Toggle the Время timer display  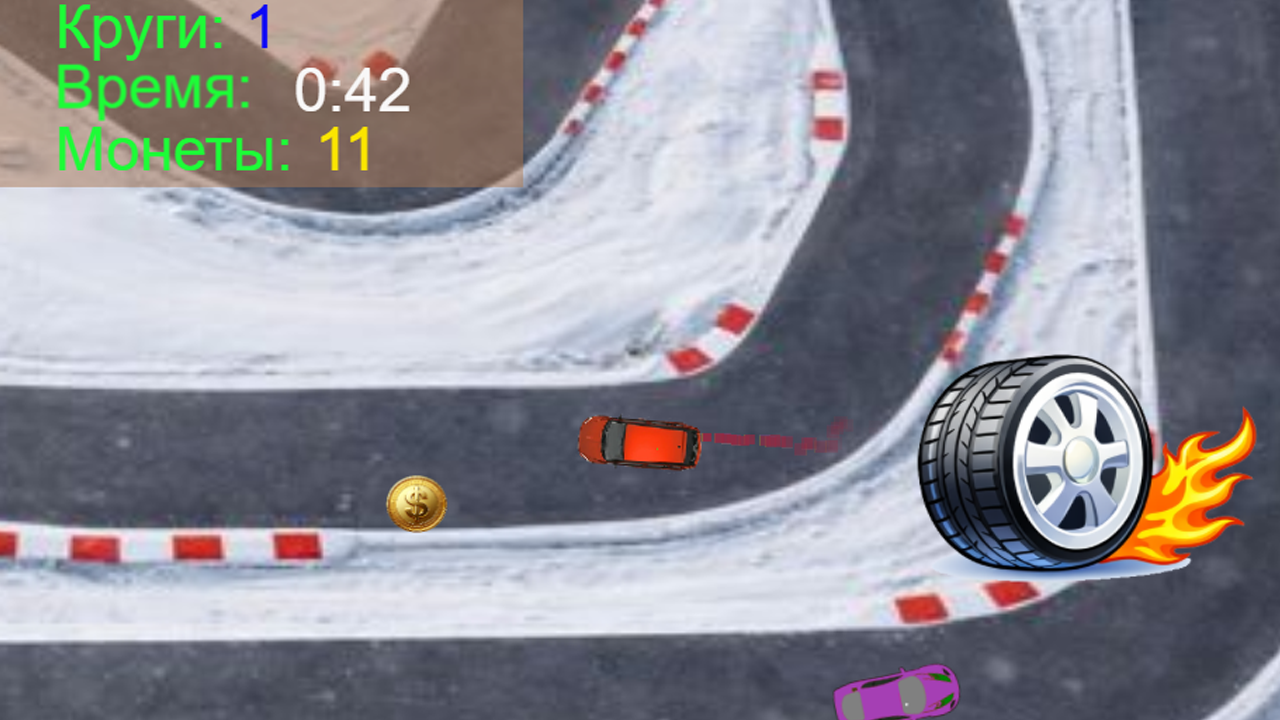[150, 90]
